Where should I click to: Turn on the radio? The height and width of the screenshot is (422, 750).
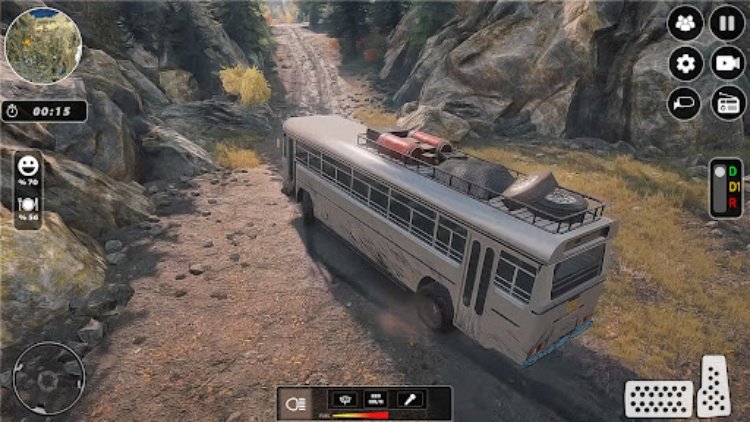coord(727,104)
